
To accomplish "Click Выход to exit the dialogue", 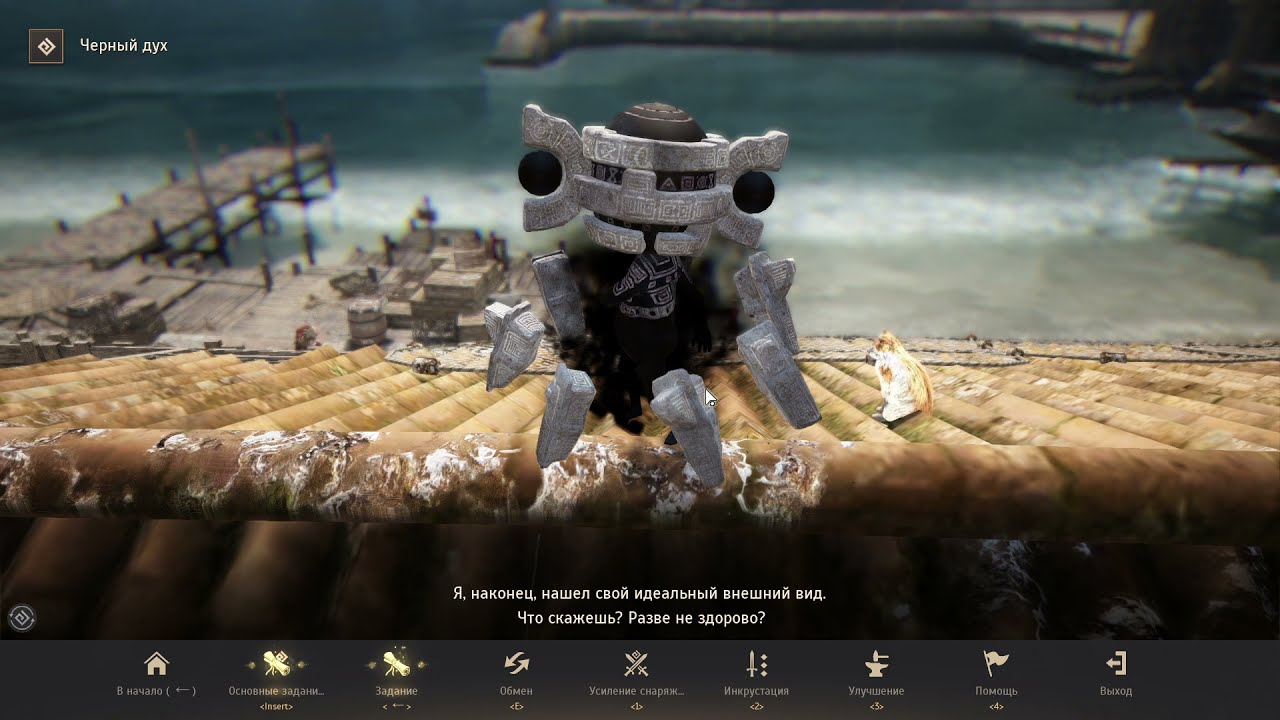I will pos(1116,665).
